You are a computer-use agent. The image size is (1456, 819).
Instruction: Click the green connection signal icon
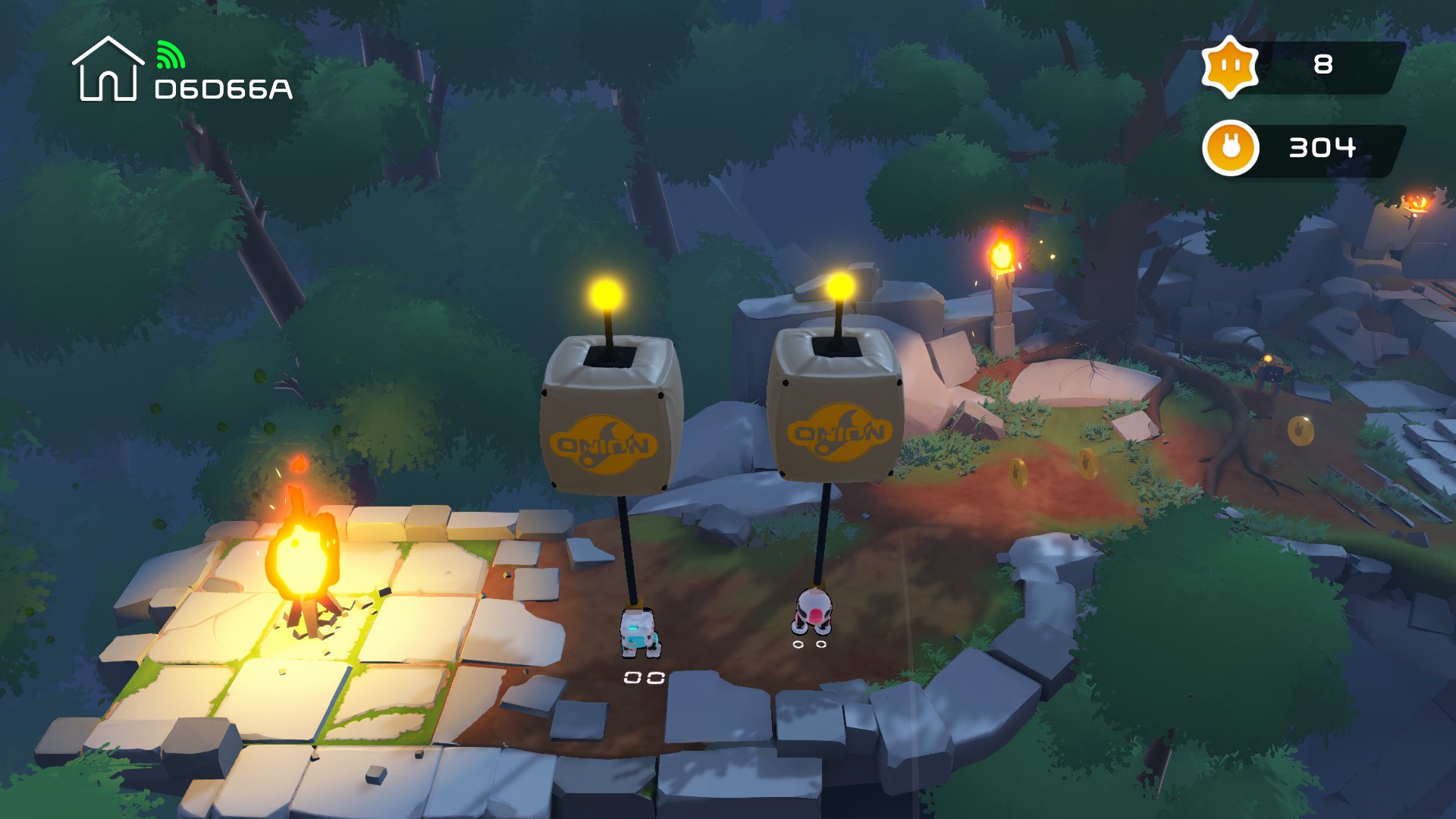(x=170, y=55)
